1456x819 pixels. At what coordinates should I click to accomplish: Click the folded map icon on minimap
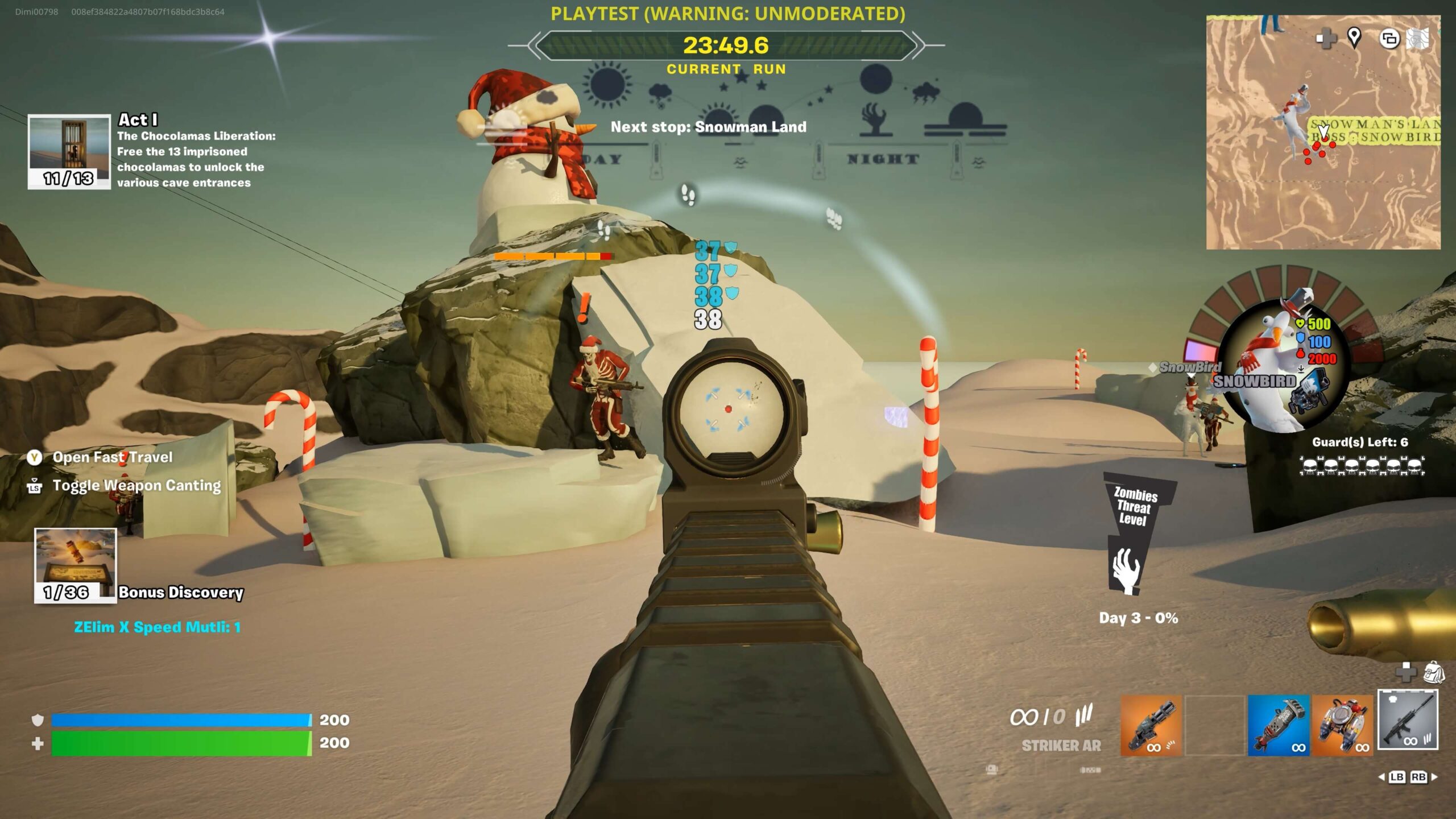[x=1418, y=39]
